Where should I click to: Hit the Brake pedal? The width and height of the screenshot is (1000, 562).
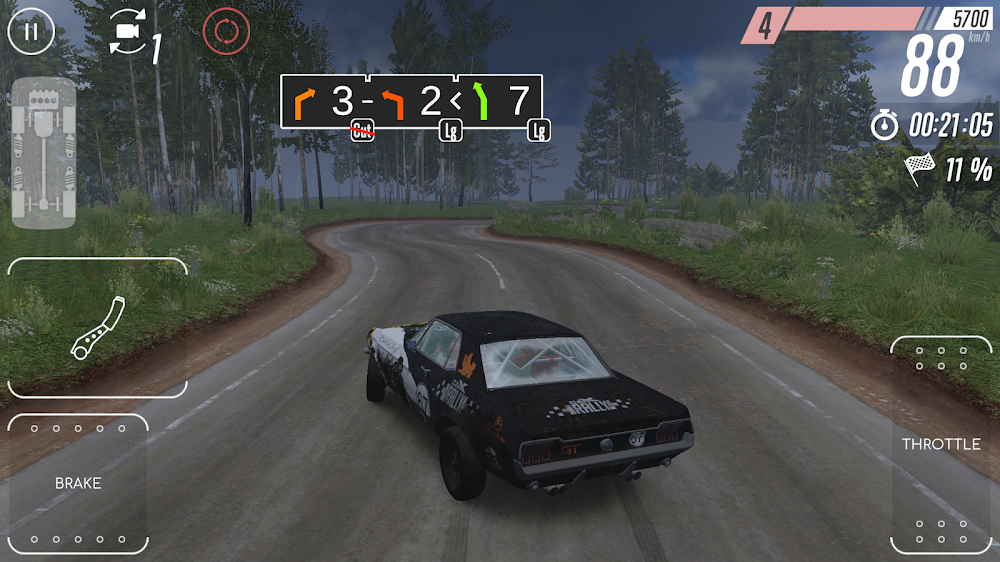pyautogui.click(x=78, y=484)
